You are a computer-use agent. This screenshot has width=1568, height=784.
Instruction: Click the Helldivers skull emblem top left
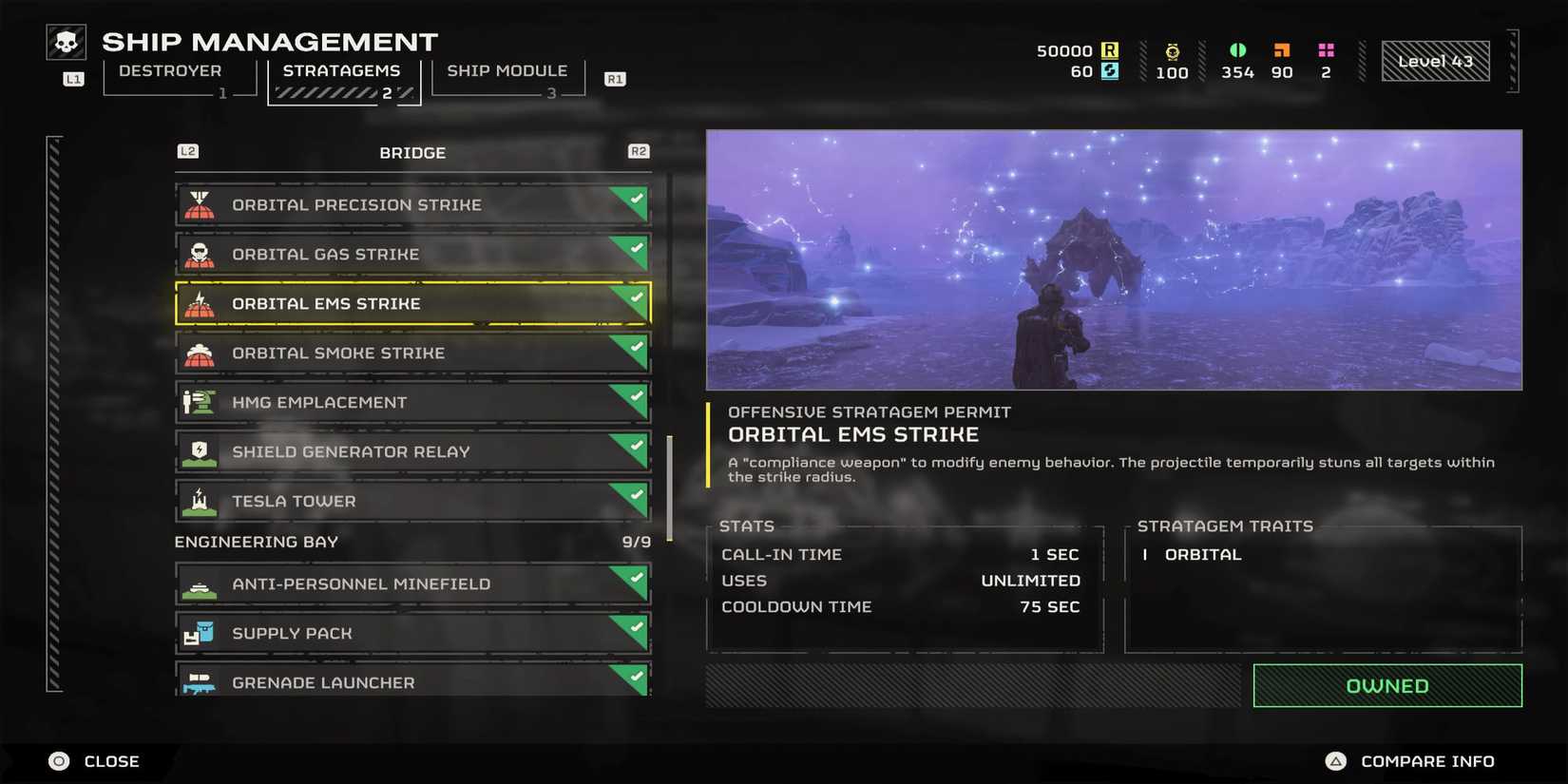tap(66, 41)
